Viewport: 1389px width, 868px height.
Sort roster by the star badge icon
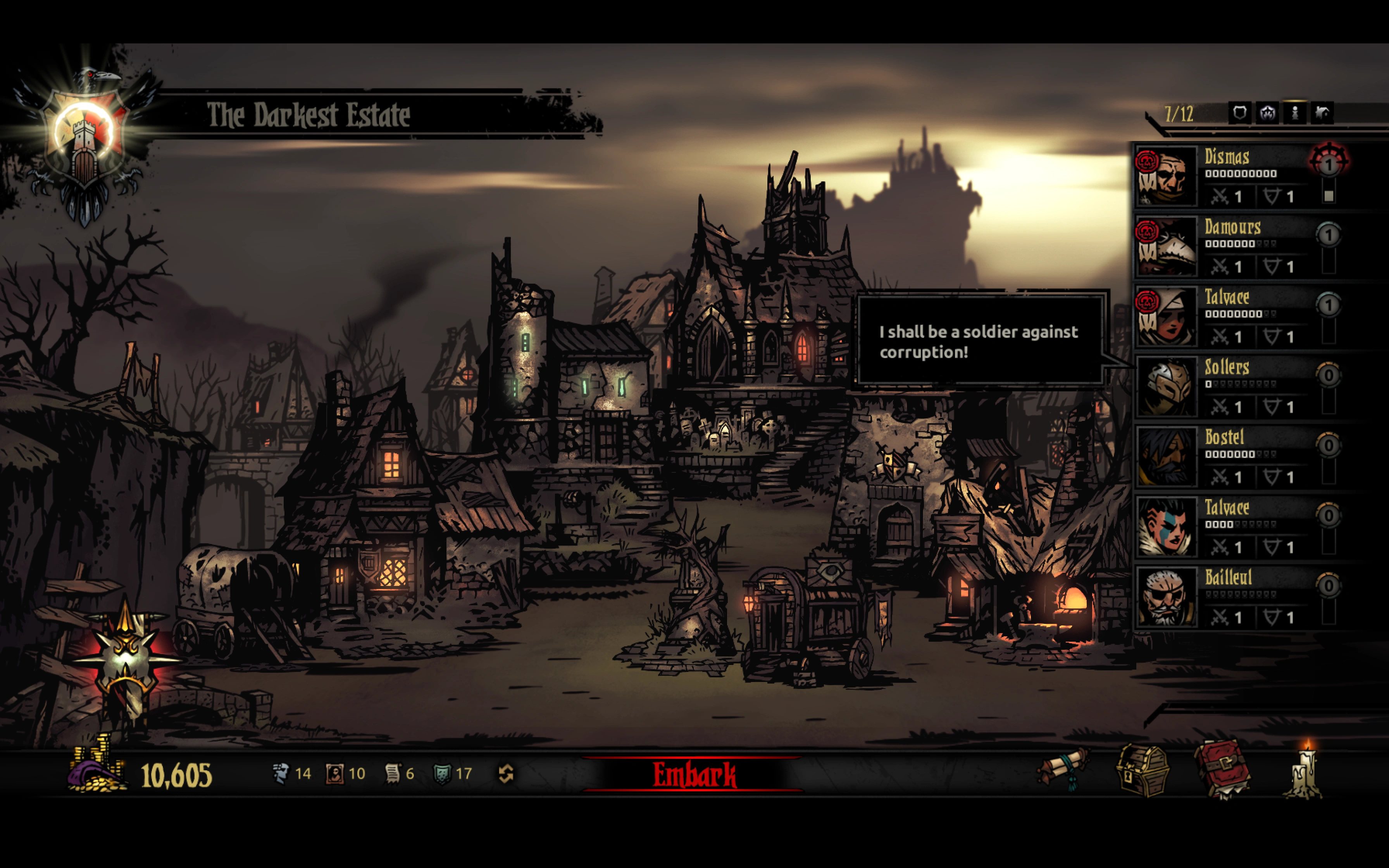(x=1267, y=113)
